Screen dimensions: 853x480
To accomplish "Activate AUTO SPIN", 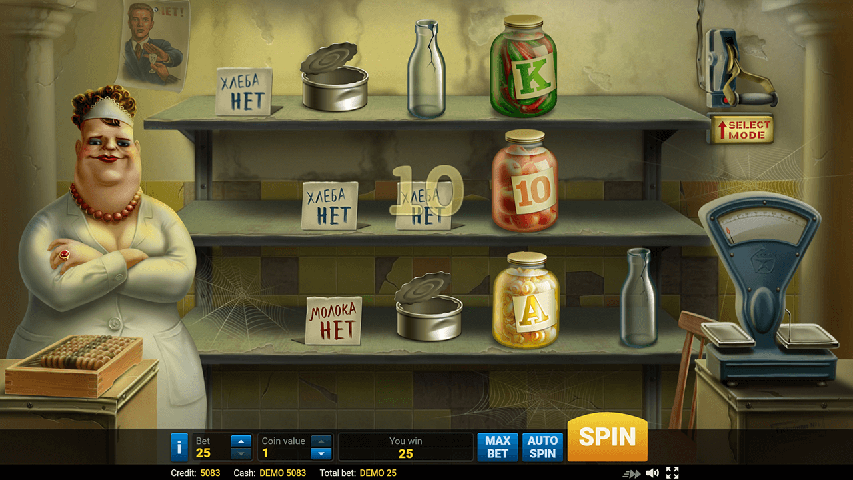I will tap(542, 446).
